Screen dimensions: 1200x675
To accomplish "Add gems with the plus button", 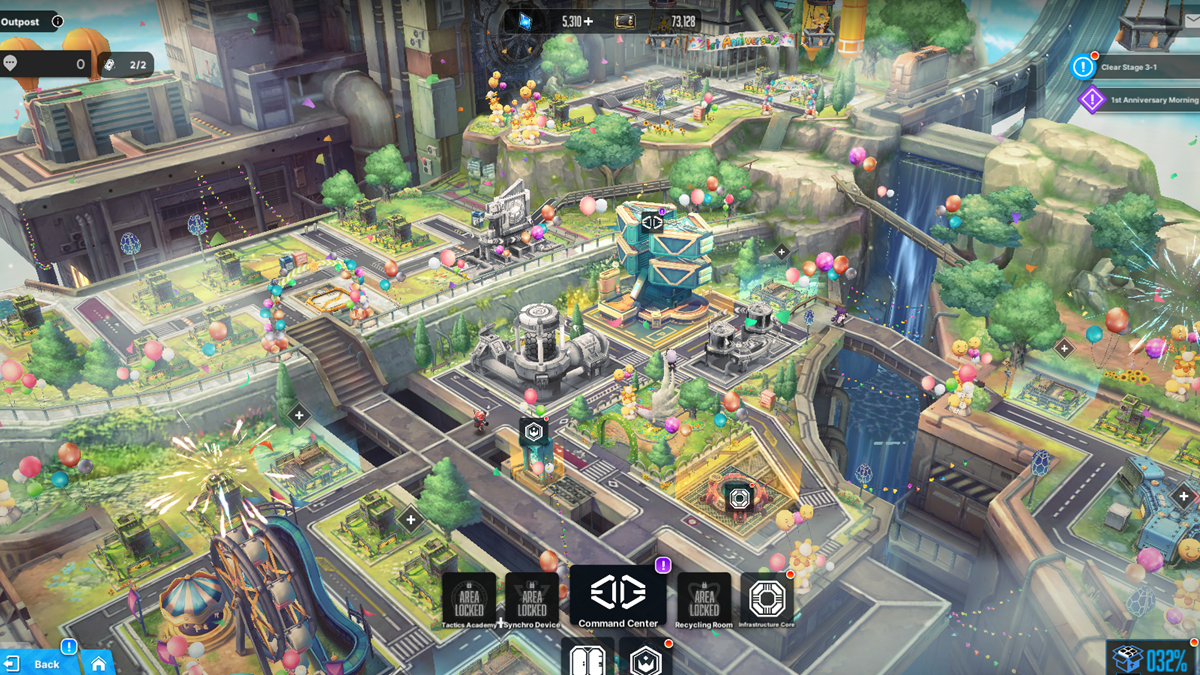I will (588, 21).
